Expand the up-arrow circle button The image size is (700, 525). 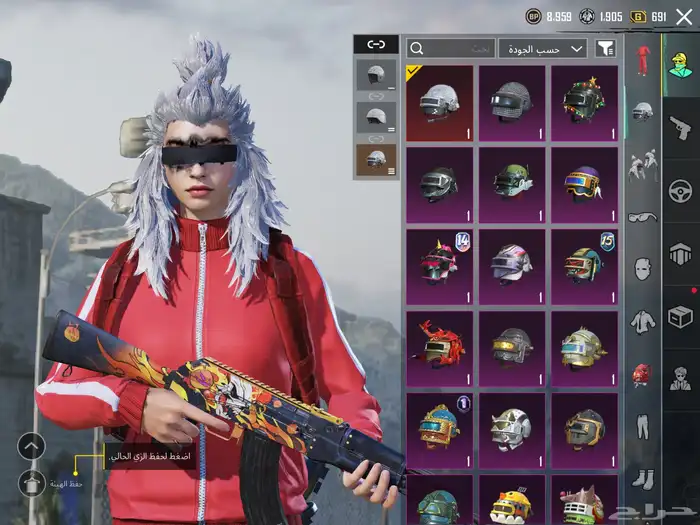(x=32, y=446)
